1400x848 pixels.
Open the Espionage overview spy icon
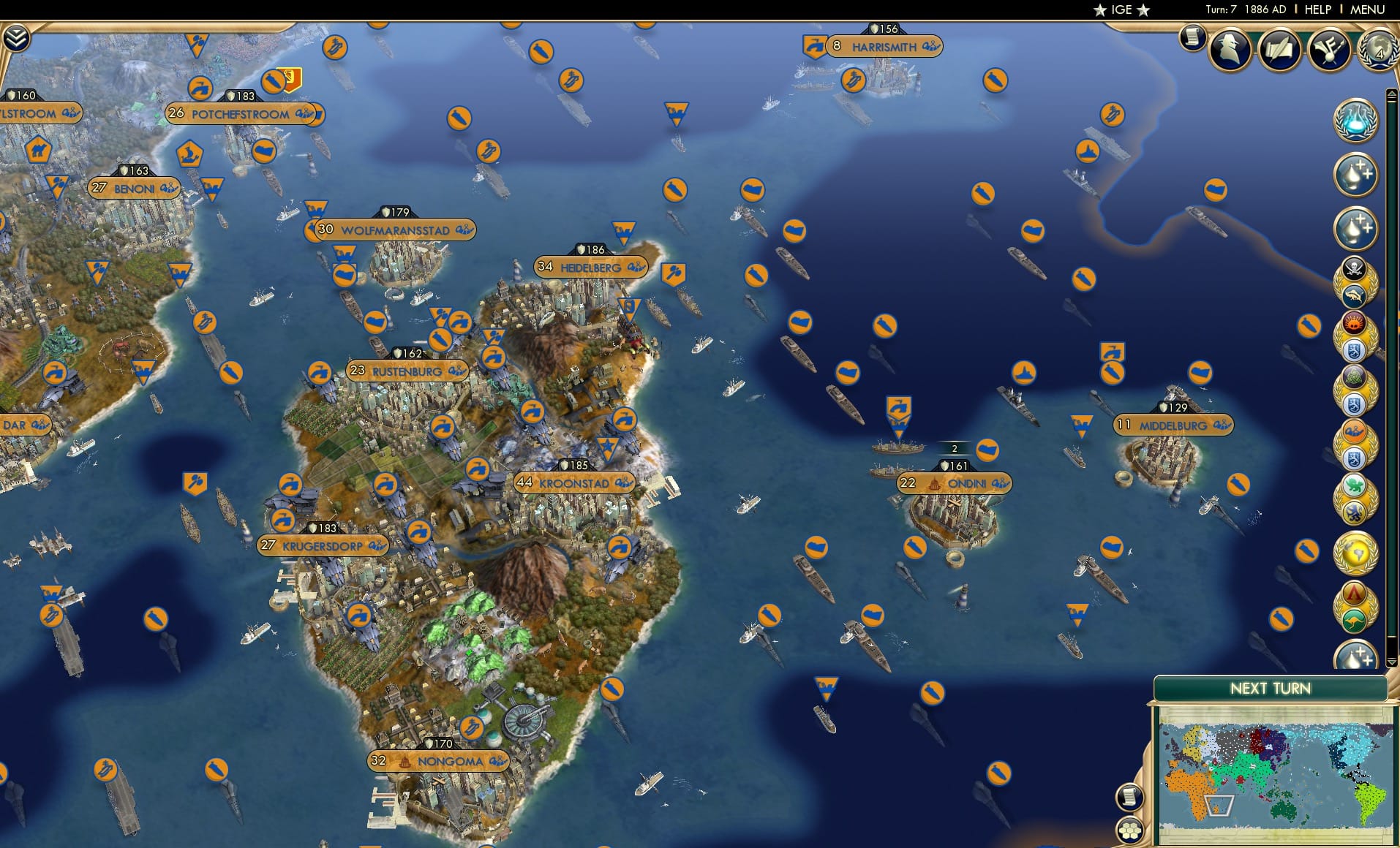pyautogui.click(x=1230, y=50)
